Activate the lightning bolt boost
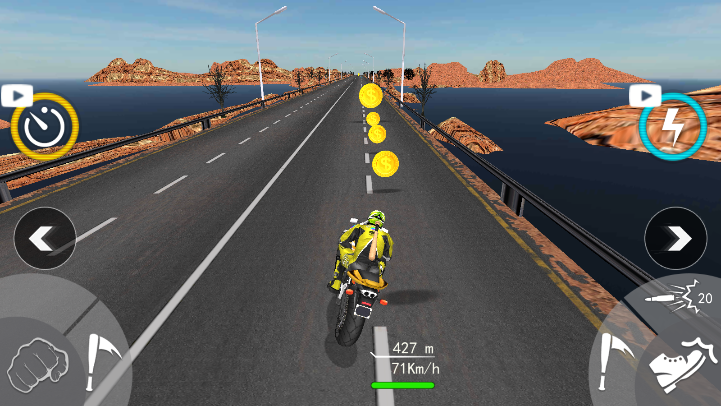Image resolution: width=721 pixels, height=406 pixels. point(673,126)
